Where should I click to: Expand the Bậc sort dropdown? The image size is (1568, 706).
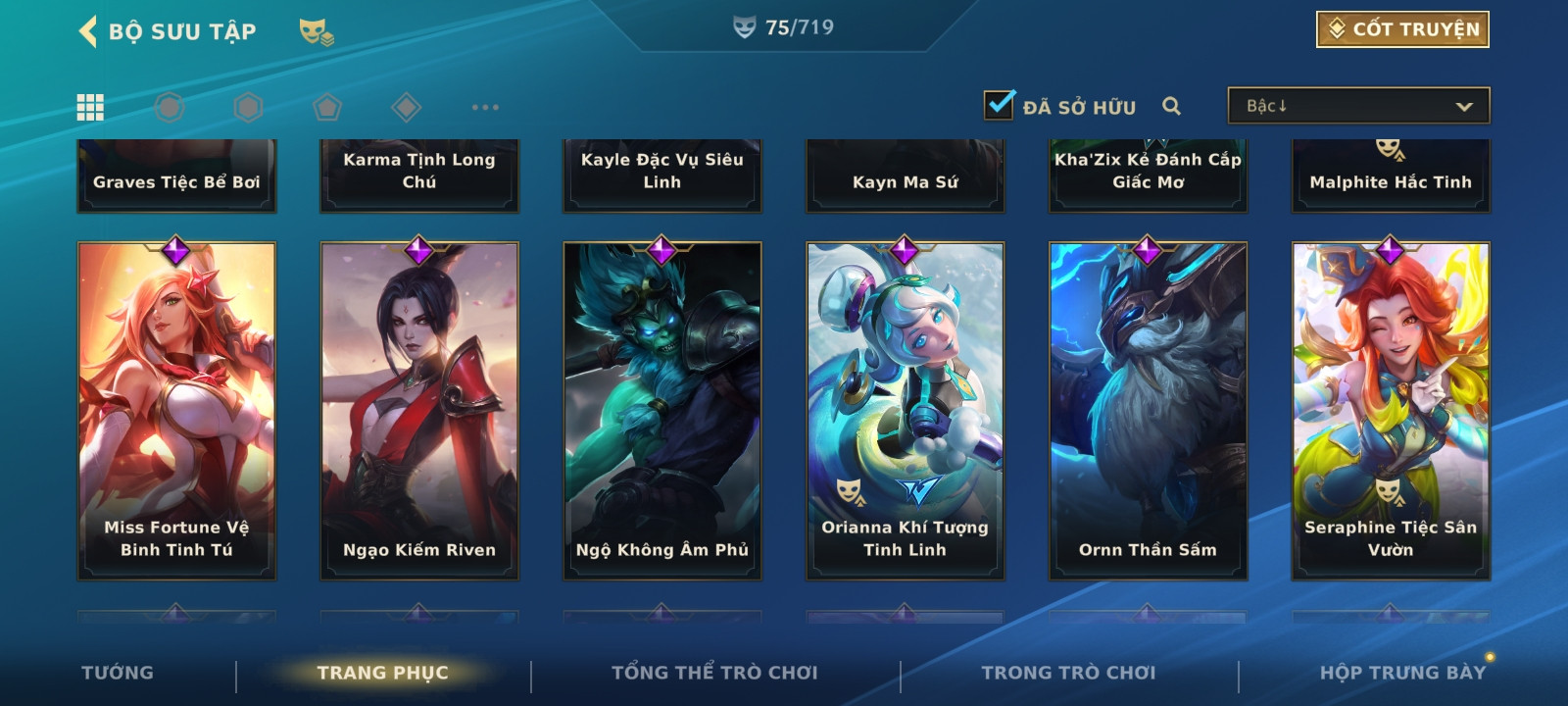click(x=1358, y=106)
